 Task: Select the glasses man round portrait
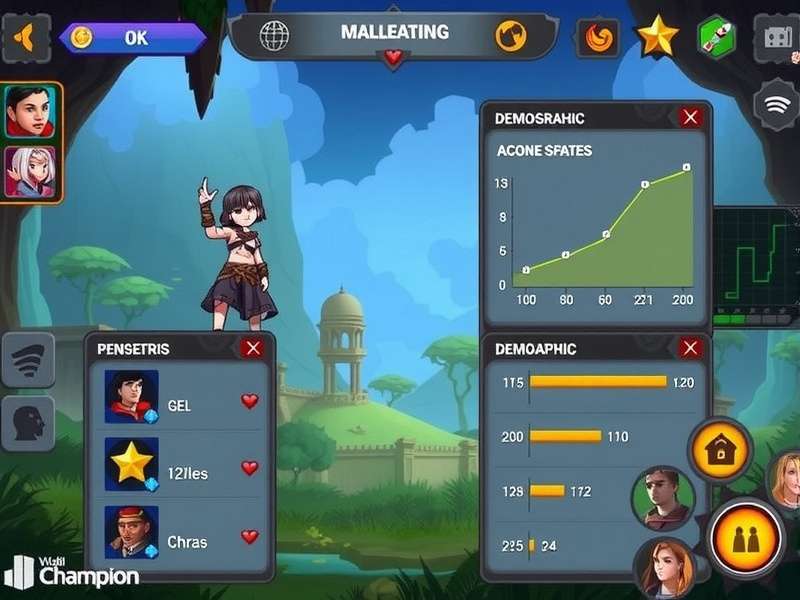click(x=662, y=496)
